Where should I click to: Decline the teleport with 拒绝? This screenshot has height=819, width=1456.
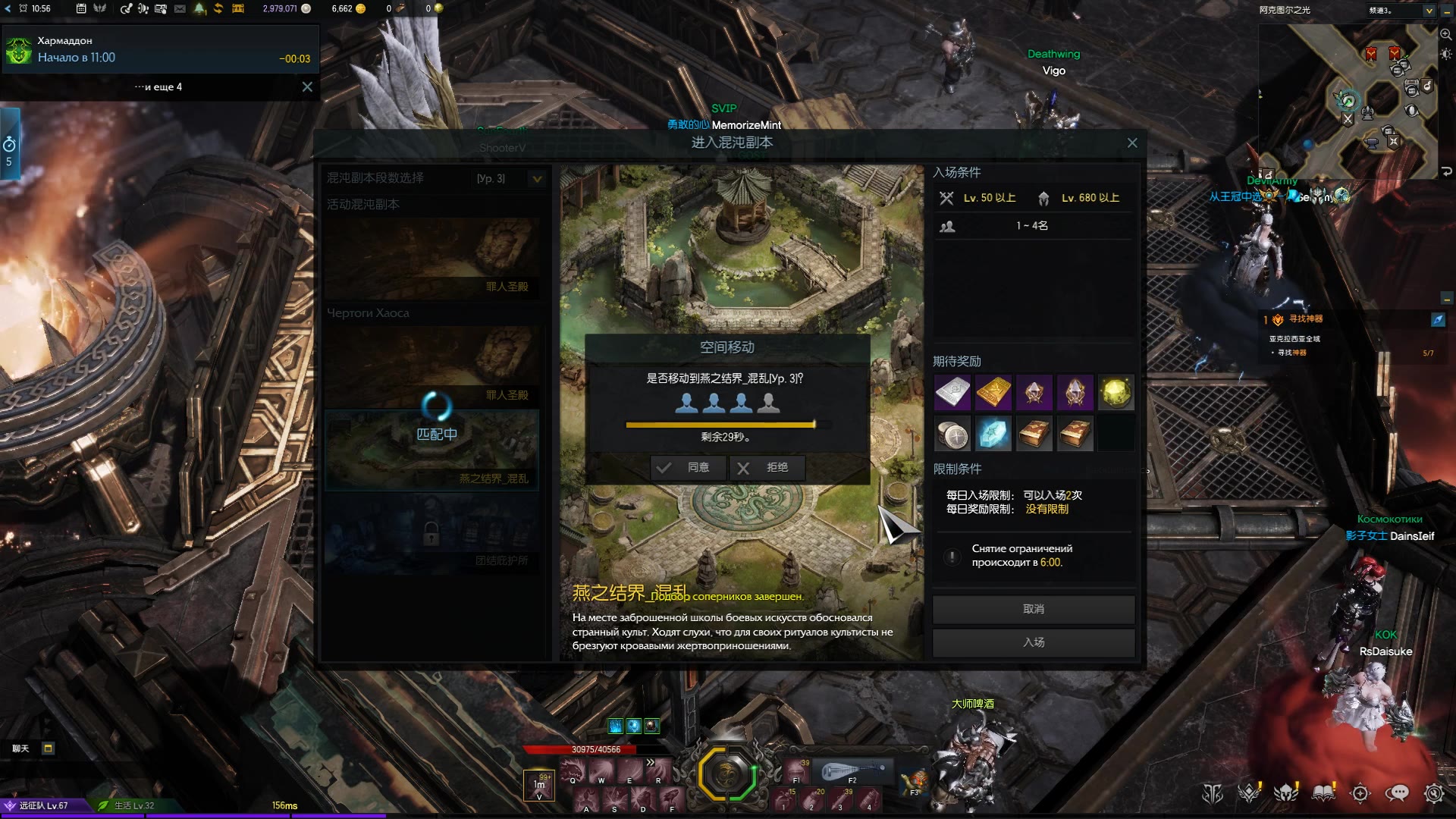coord(767,468)
